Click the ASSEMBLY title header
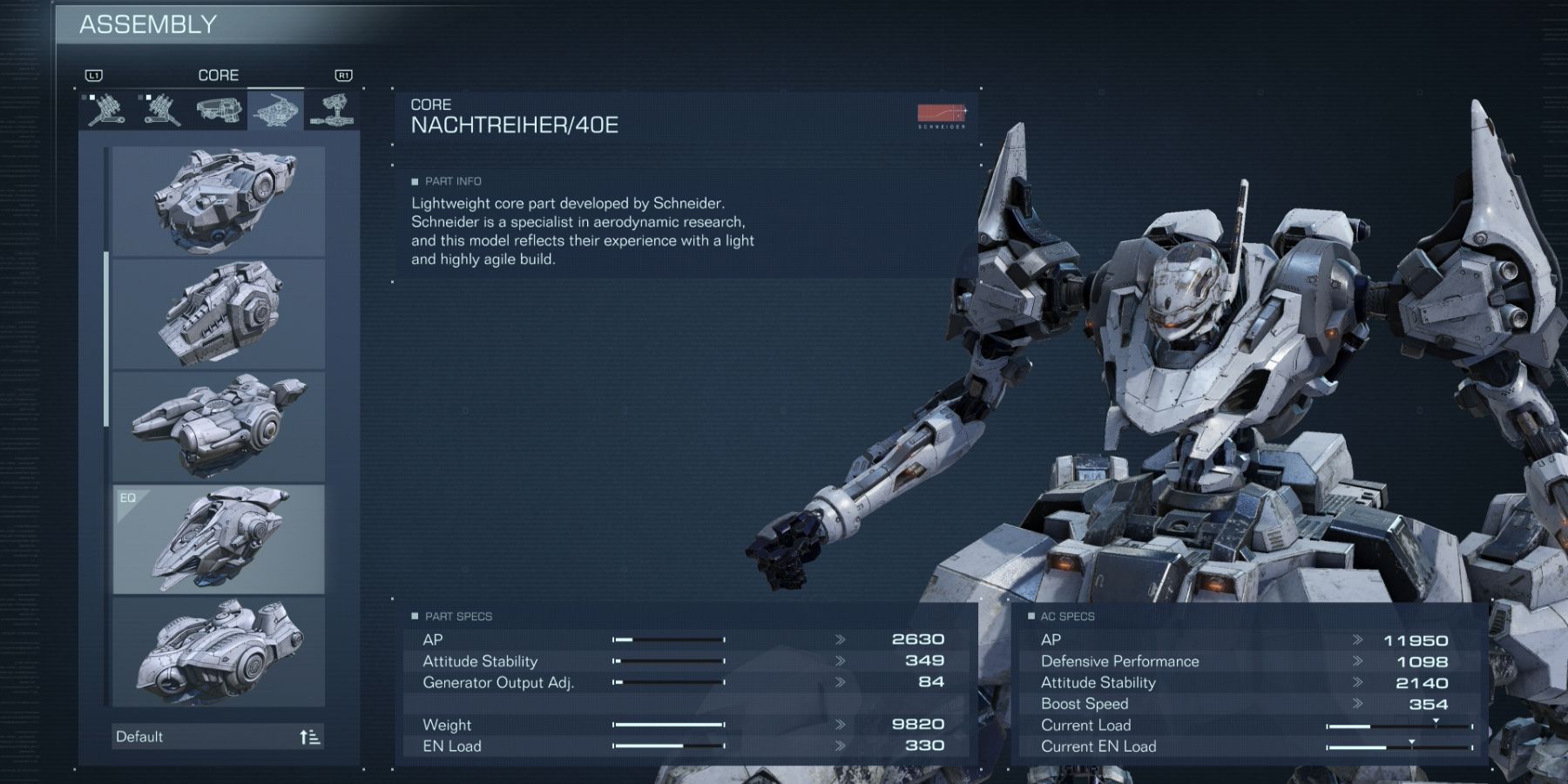The height and width of the screenshot is (784, 1568). tap(148, 24)
